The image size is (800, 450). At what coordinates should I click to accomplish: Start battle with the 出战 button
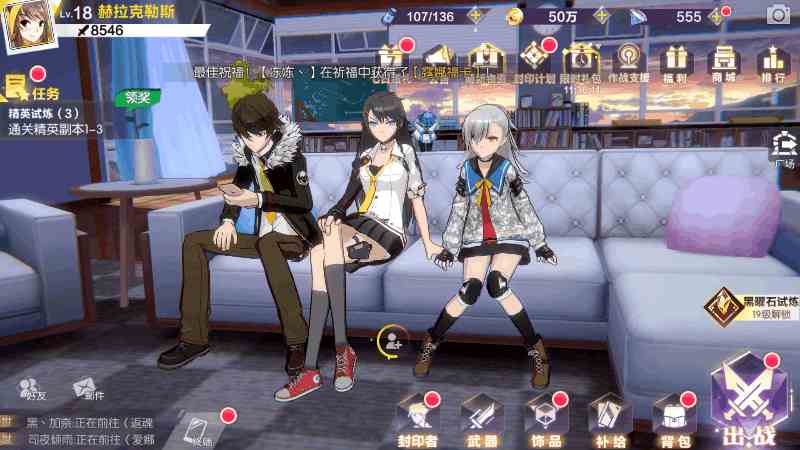coord(749,402)
